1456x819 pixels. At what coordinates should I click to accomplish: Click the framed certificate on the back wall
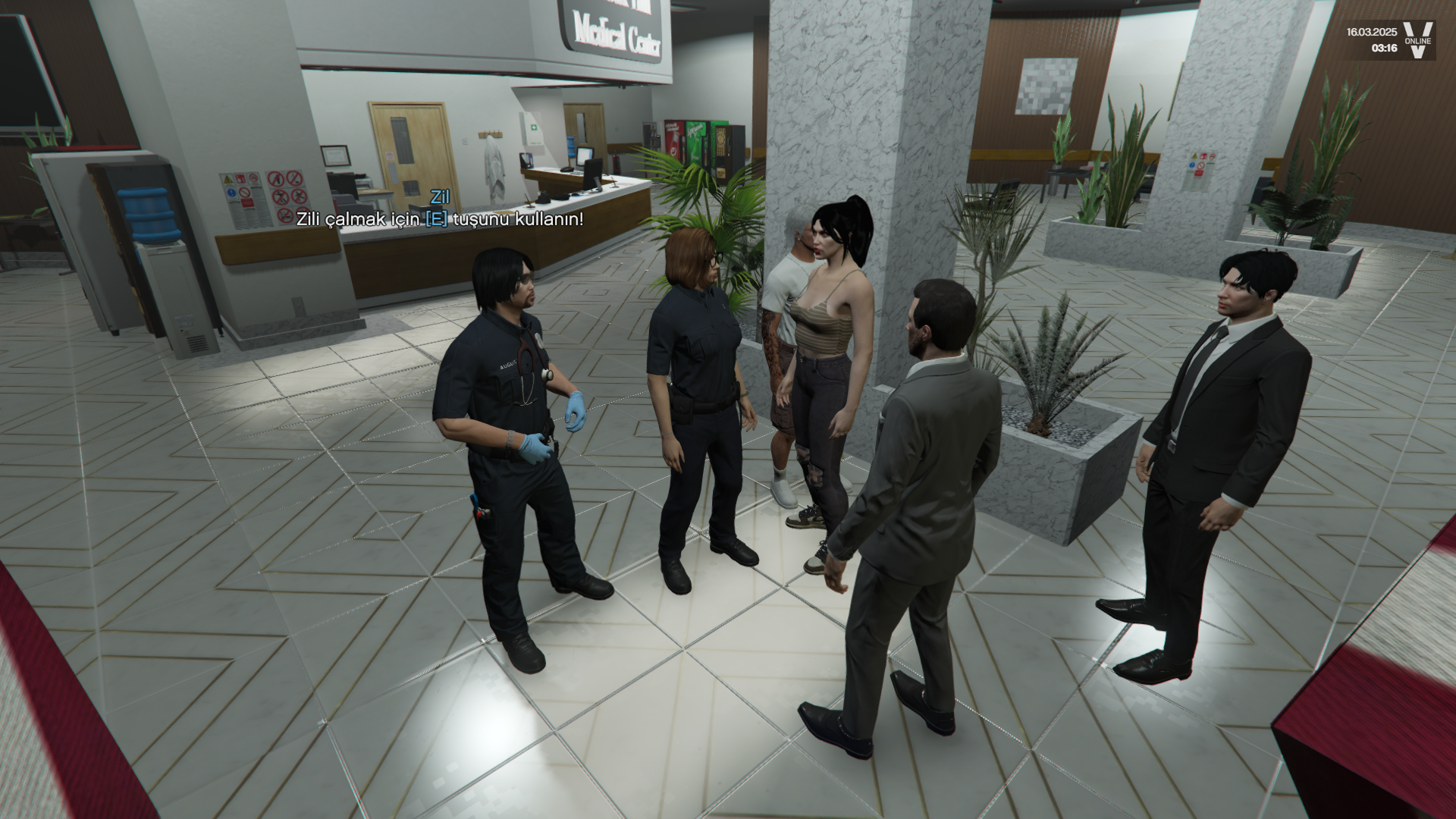pyautogui.click(x=334, y=157)
